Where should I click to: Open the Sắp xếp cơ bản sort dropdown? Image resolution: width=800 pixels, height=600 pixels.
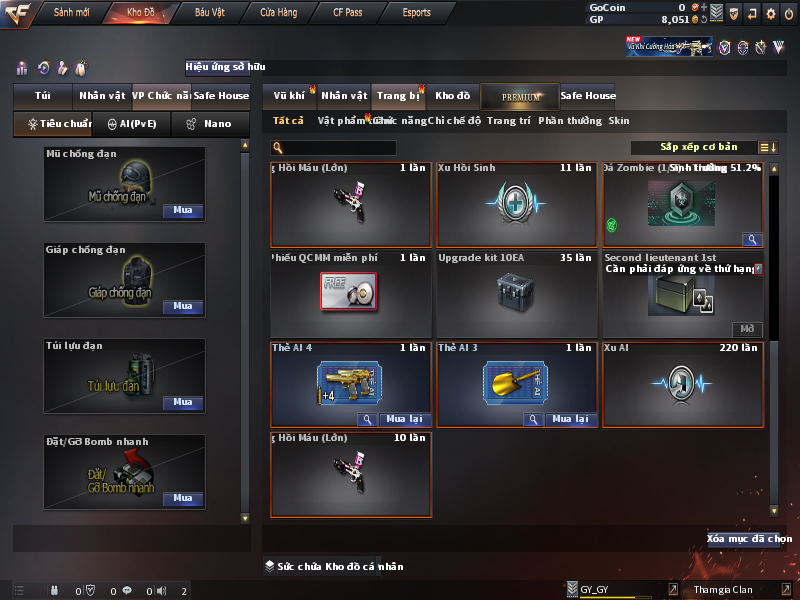(699, 148)
